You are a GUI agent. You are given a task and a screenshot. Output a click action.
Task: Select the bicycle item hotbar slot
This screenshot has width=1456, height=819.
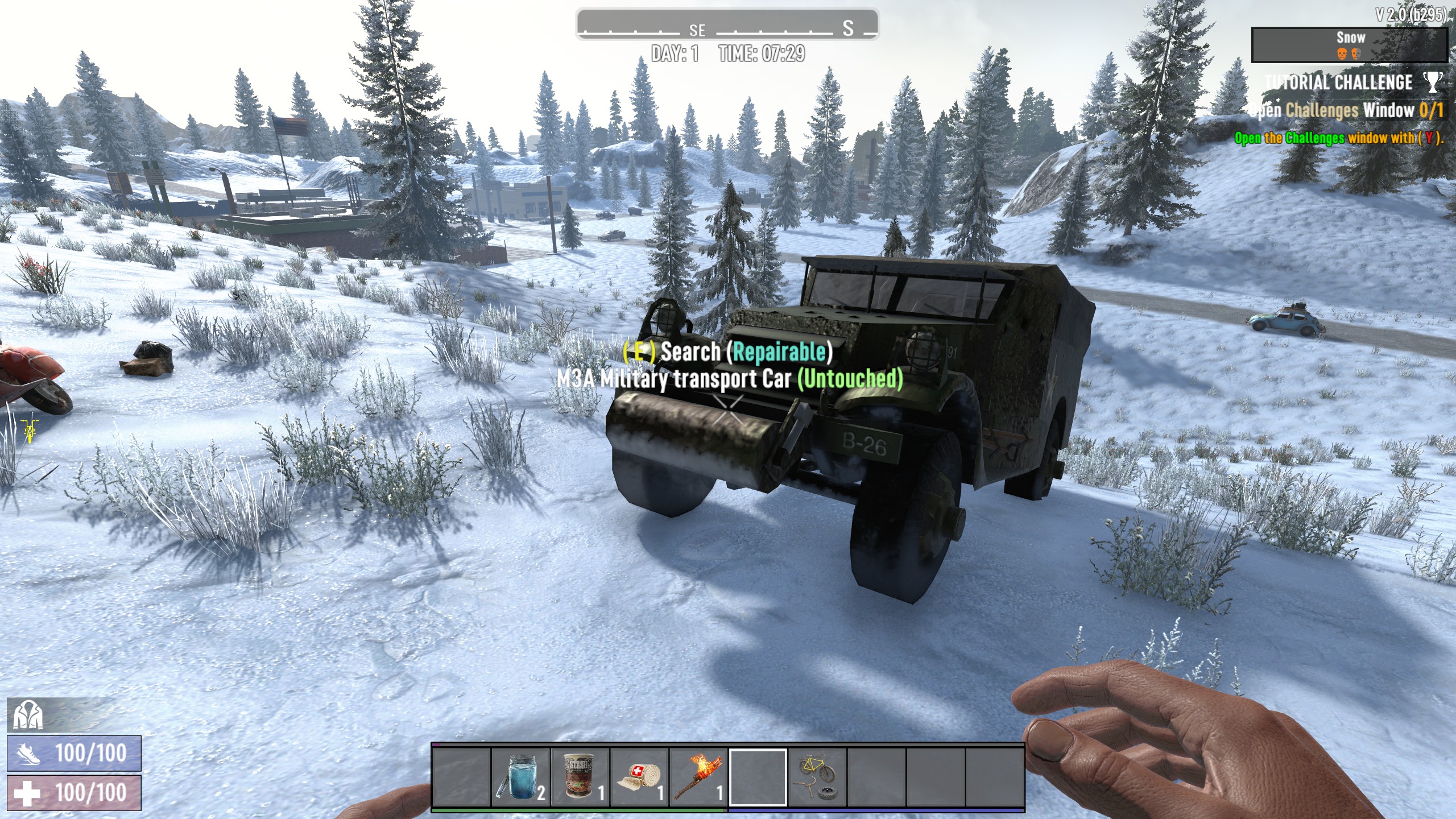(817, 777)
